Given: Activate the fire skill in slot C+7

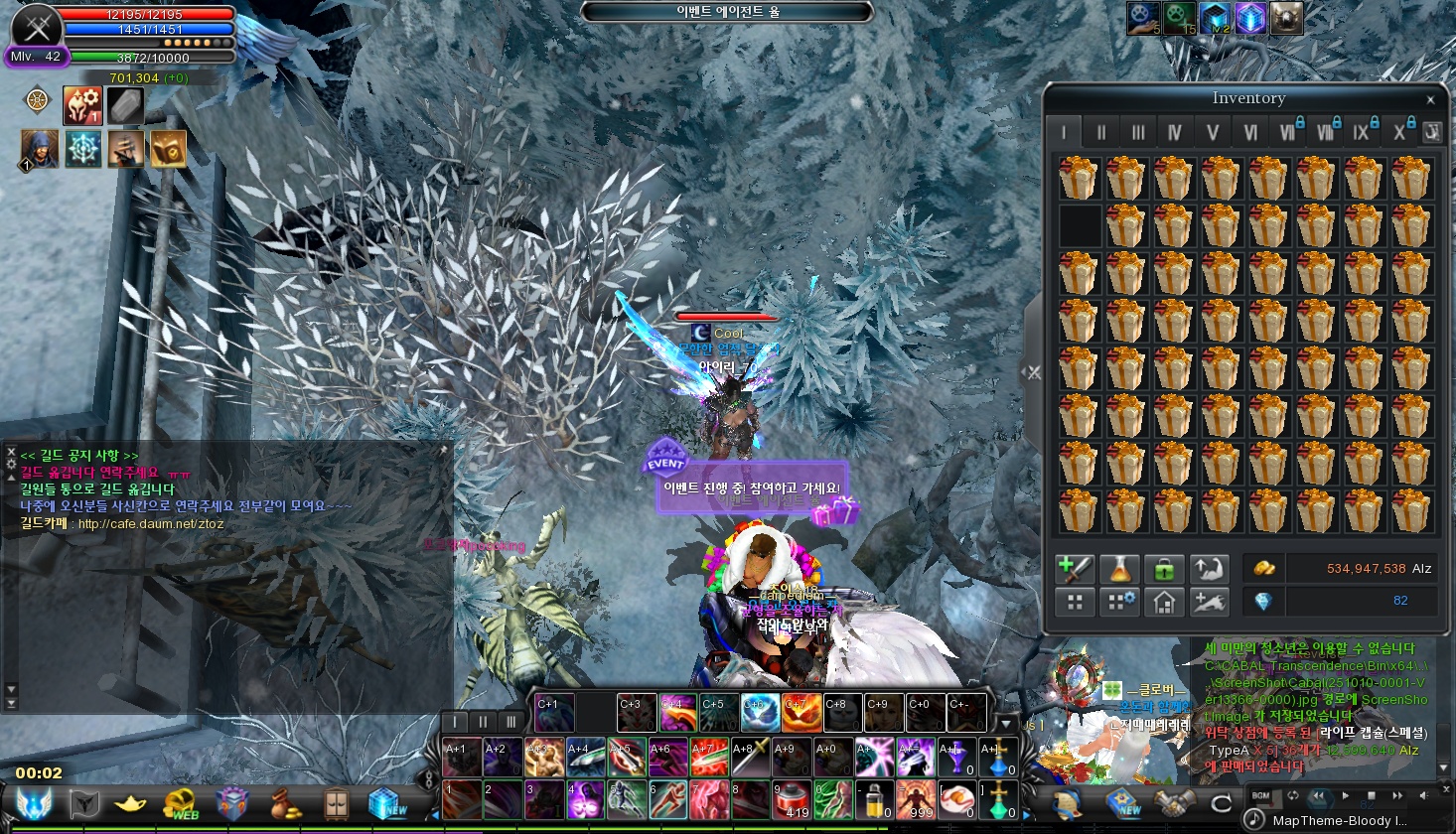Looking at the screenshot, I should point(801,712).
